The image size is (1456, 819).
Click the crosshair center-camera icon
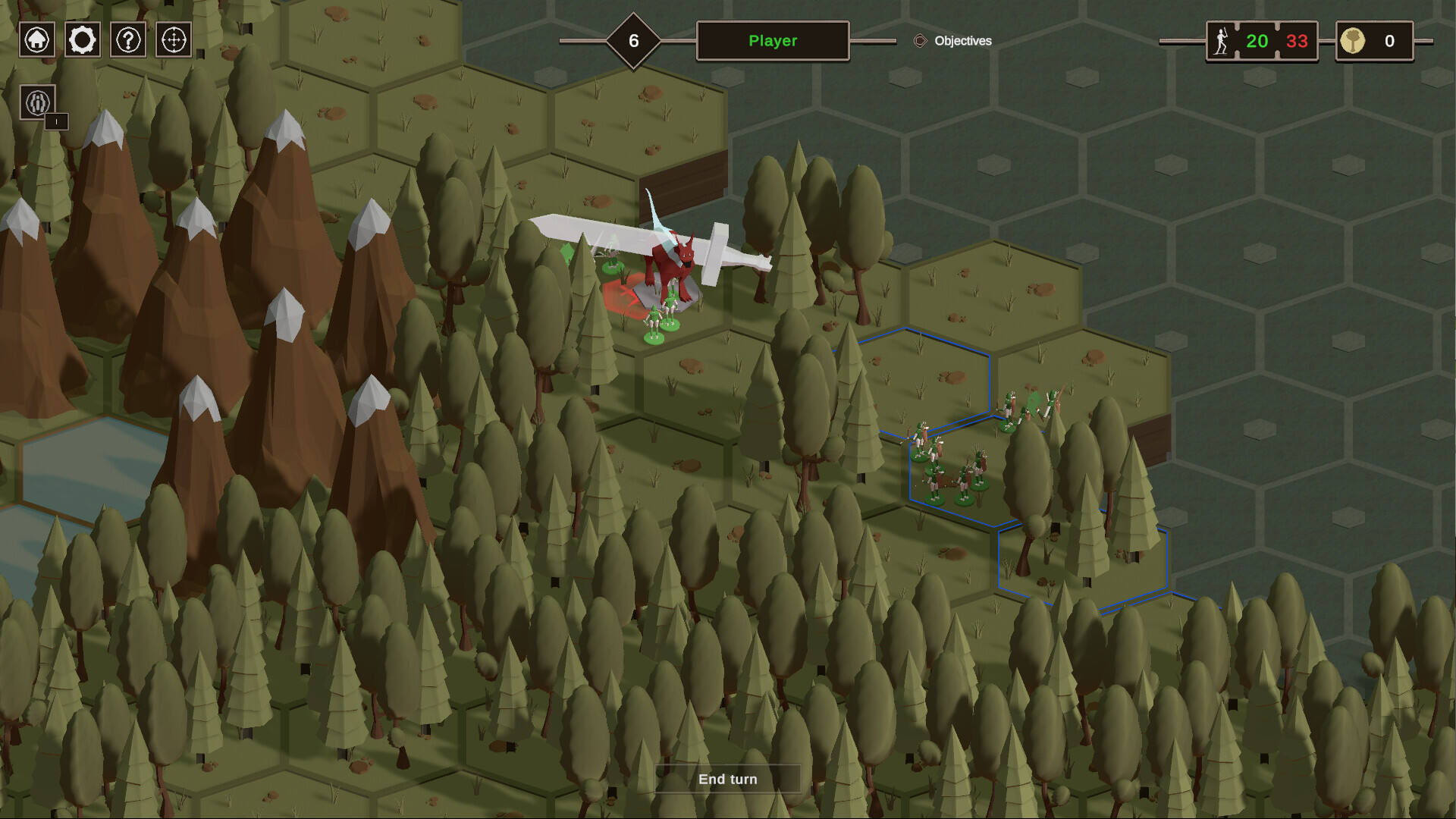coord(174,39)
